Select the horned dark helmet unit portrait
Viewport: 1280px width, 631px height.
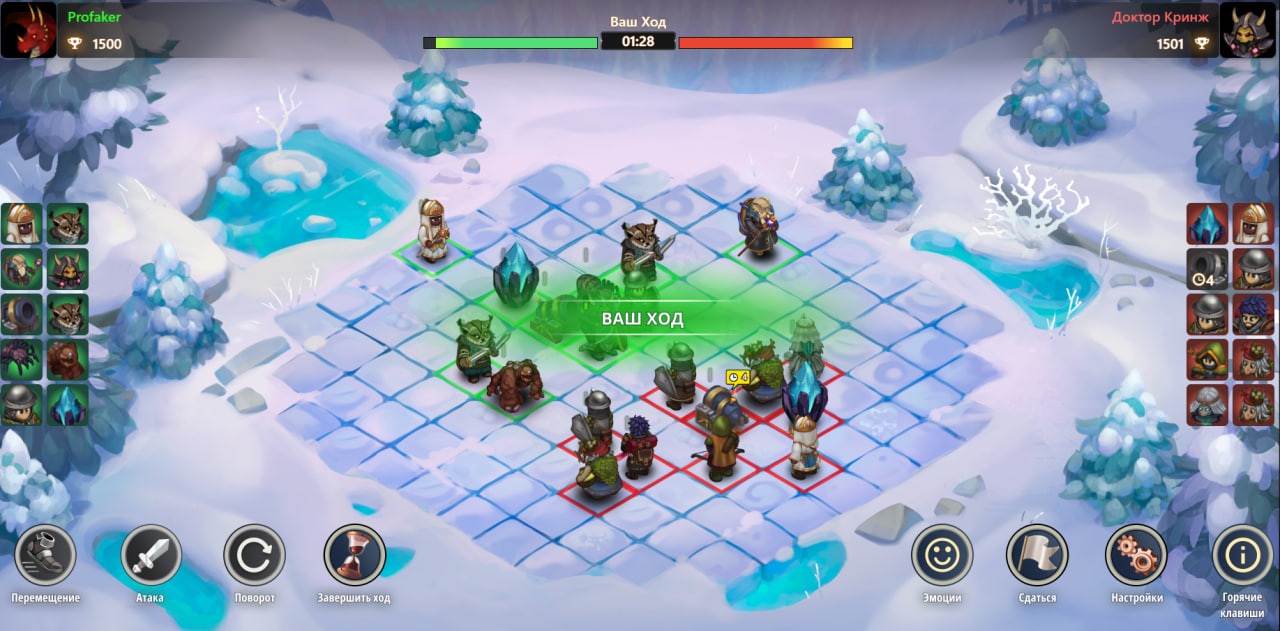(x=67, y=269)
